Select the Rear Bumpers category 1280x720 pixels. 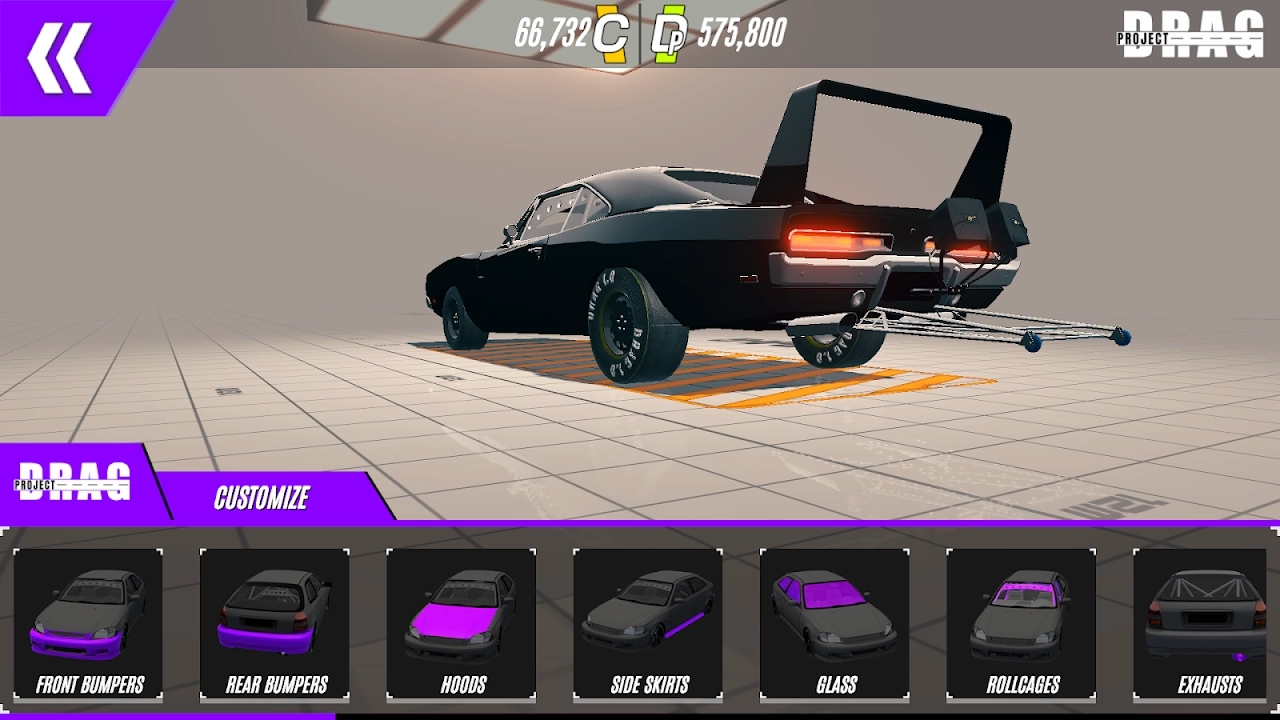tap(275, 623)
